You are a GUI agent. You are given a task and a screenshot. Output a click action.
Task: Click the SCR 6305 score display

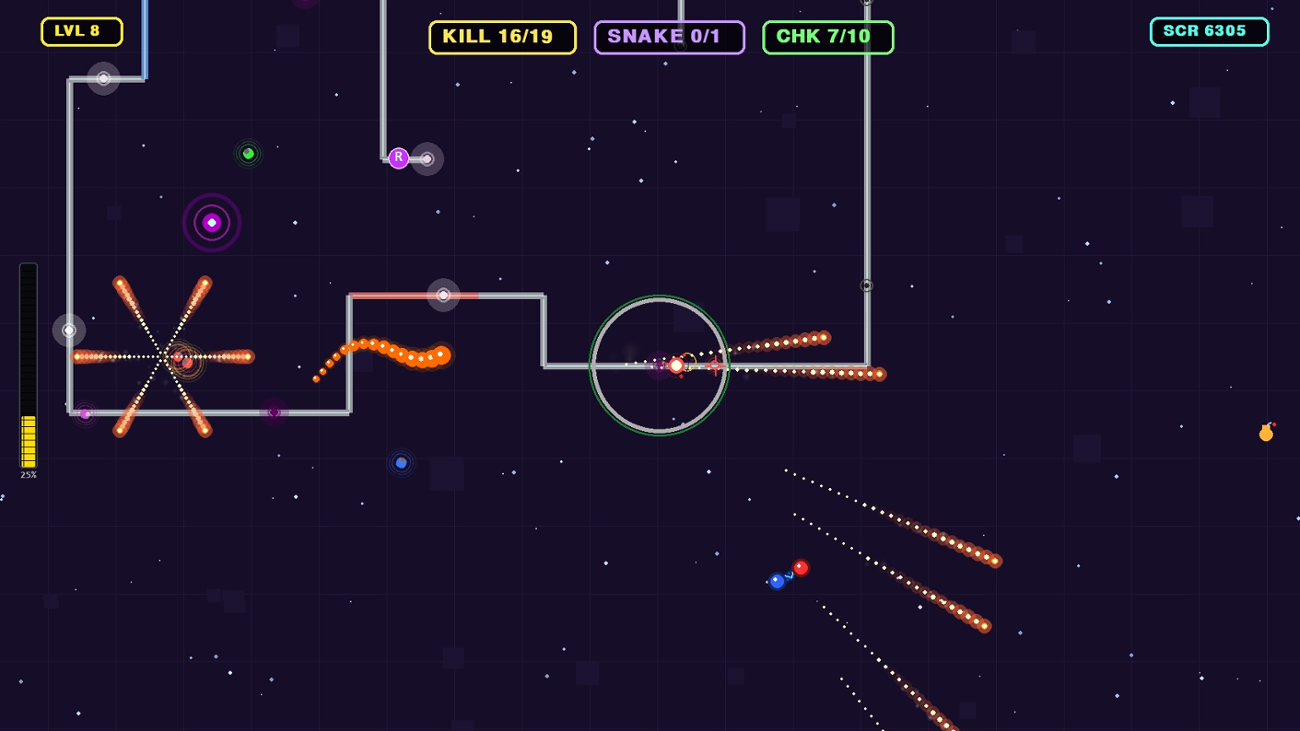click(x=1209, y=31)
